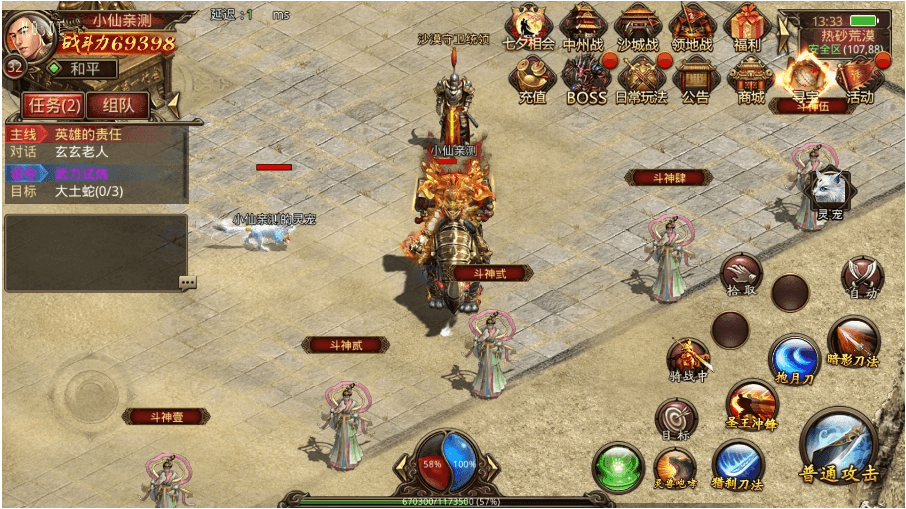The width and height of the screenshot is (906, 509).
Task: Toggle 自动 auto-combat with crossed swords
Action: coord(861,277)
